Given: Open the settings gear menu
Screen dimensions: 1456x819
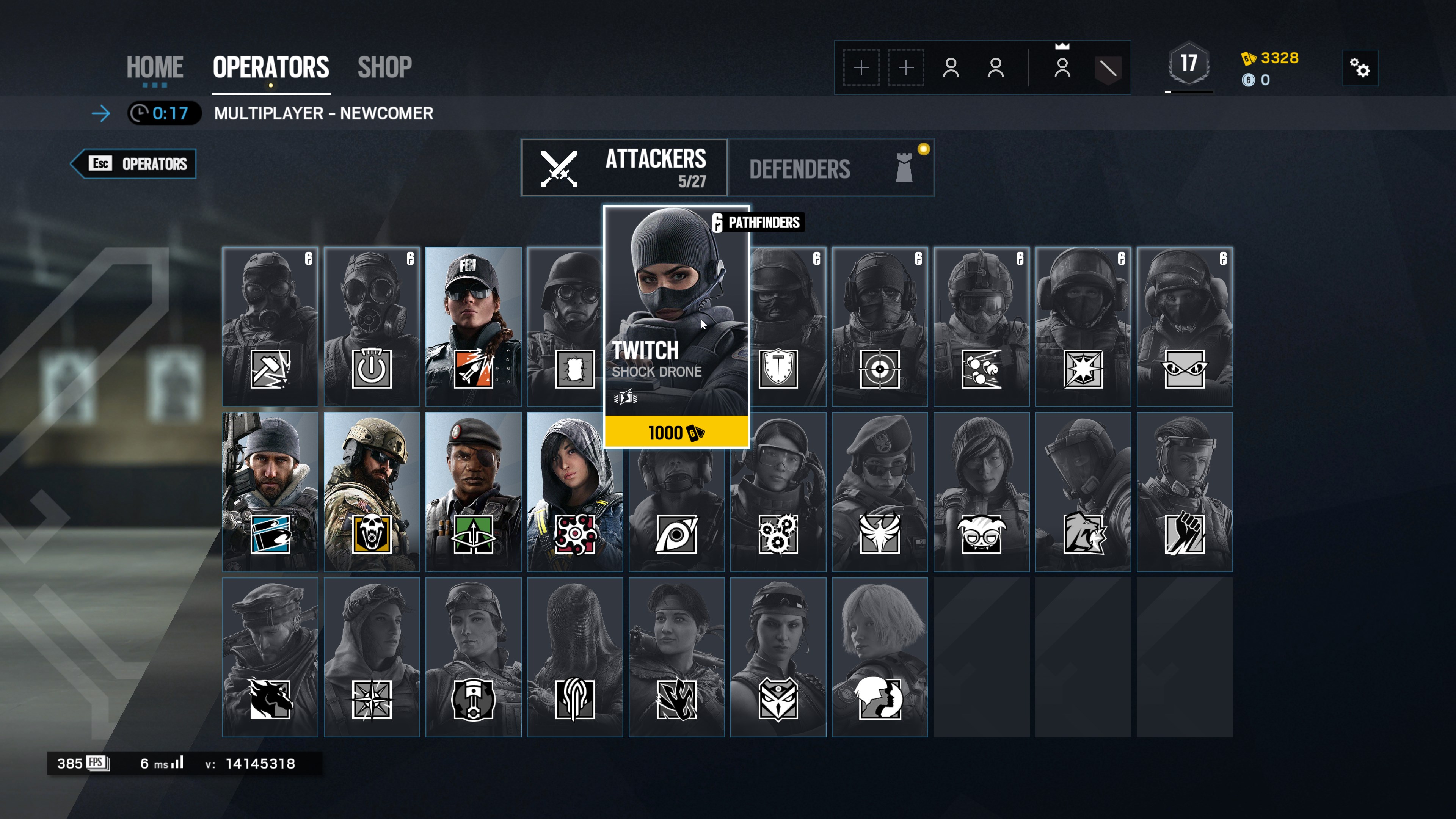Looking at the screenshot, I should click(1359, 68).
